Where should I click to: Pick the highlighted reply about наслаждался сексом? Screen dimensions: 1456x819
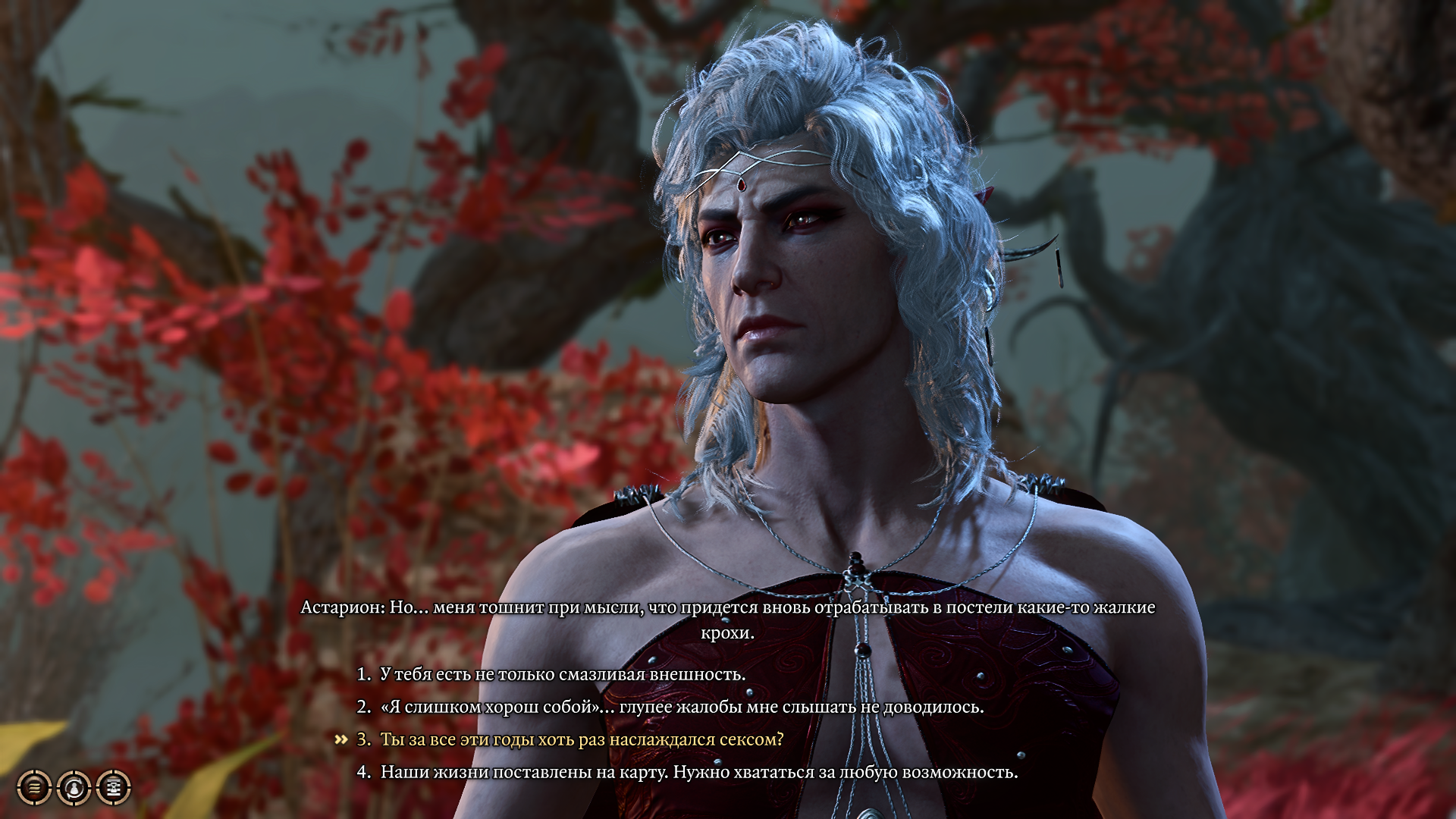[x=581, y=739]
